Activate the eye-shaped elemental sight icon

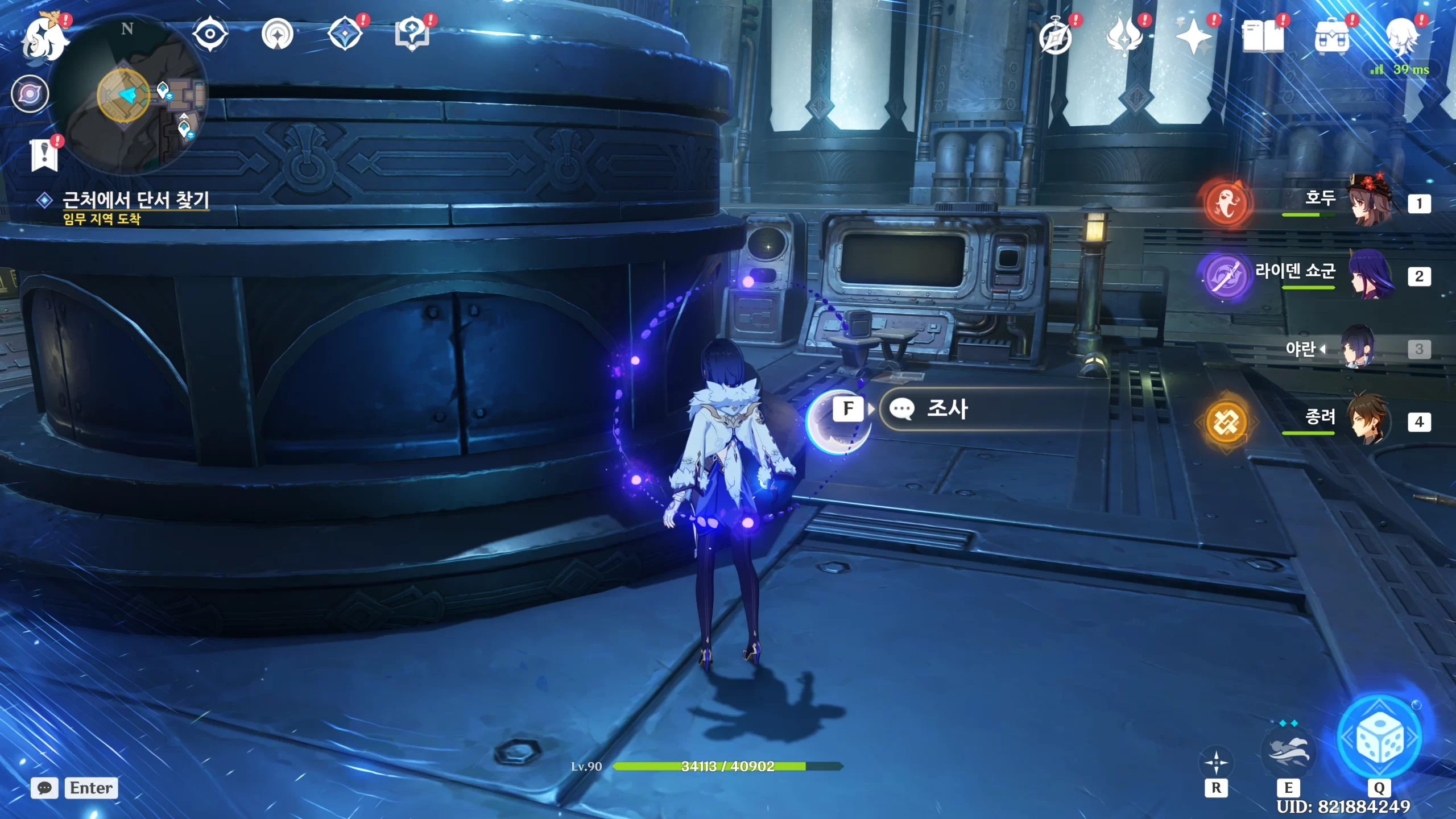coord(210,35)
